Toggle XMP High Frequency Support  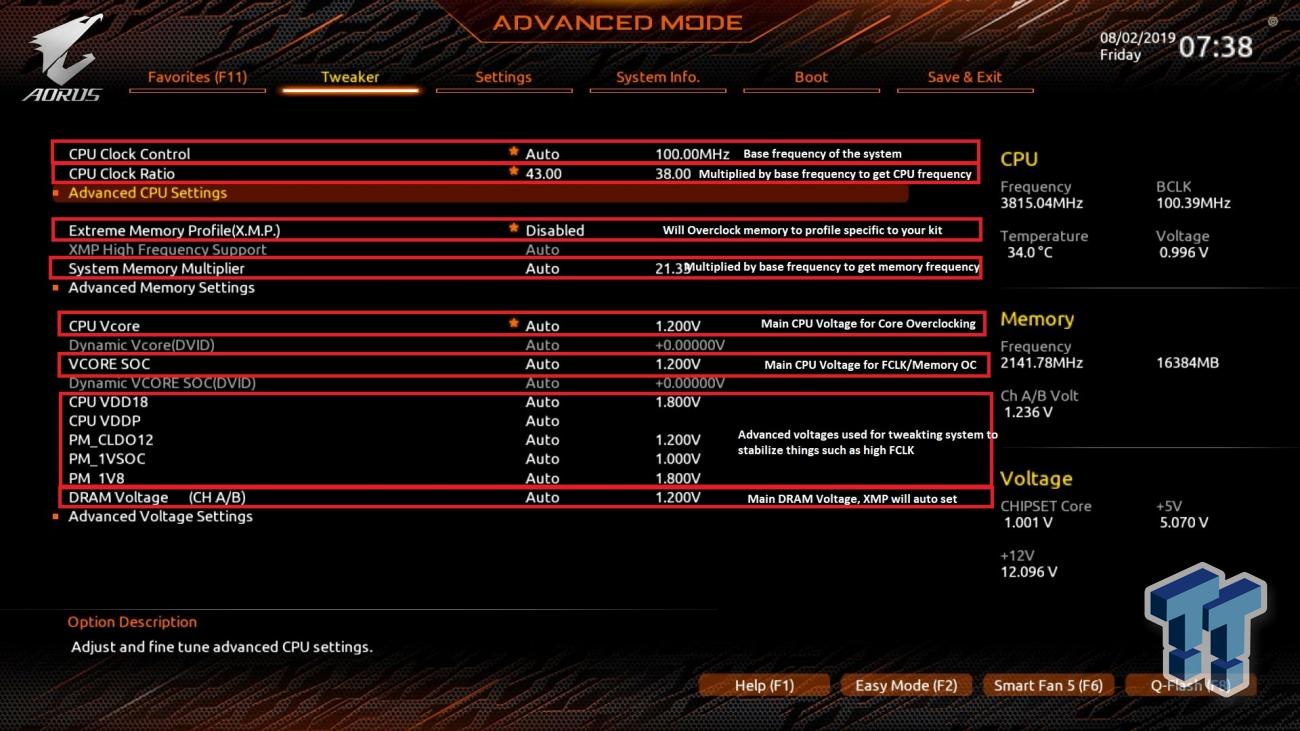click(x=542, y=249)
